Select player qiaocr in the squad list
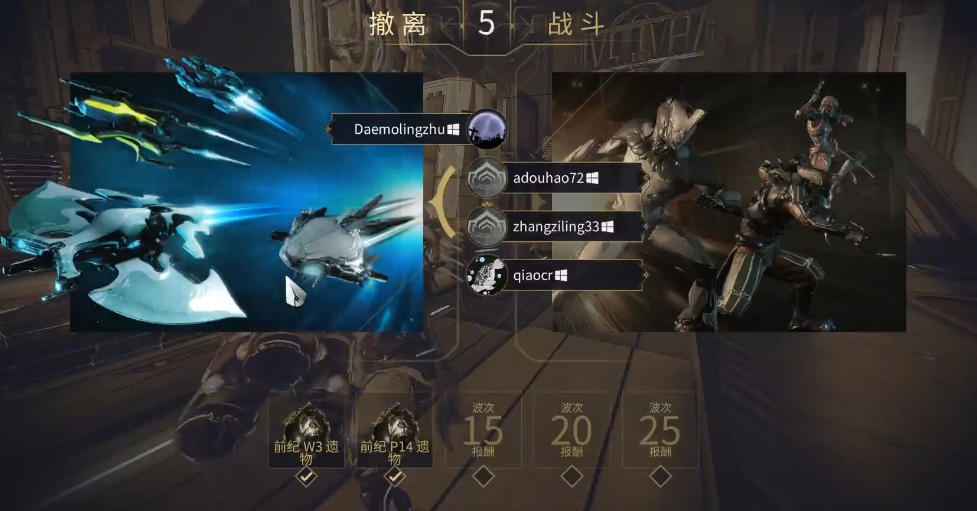This screenshot has height=511, width=977. click(x=540, y=275)
